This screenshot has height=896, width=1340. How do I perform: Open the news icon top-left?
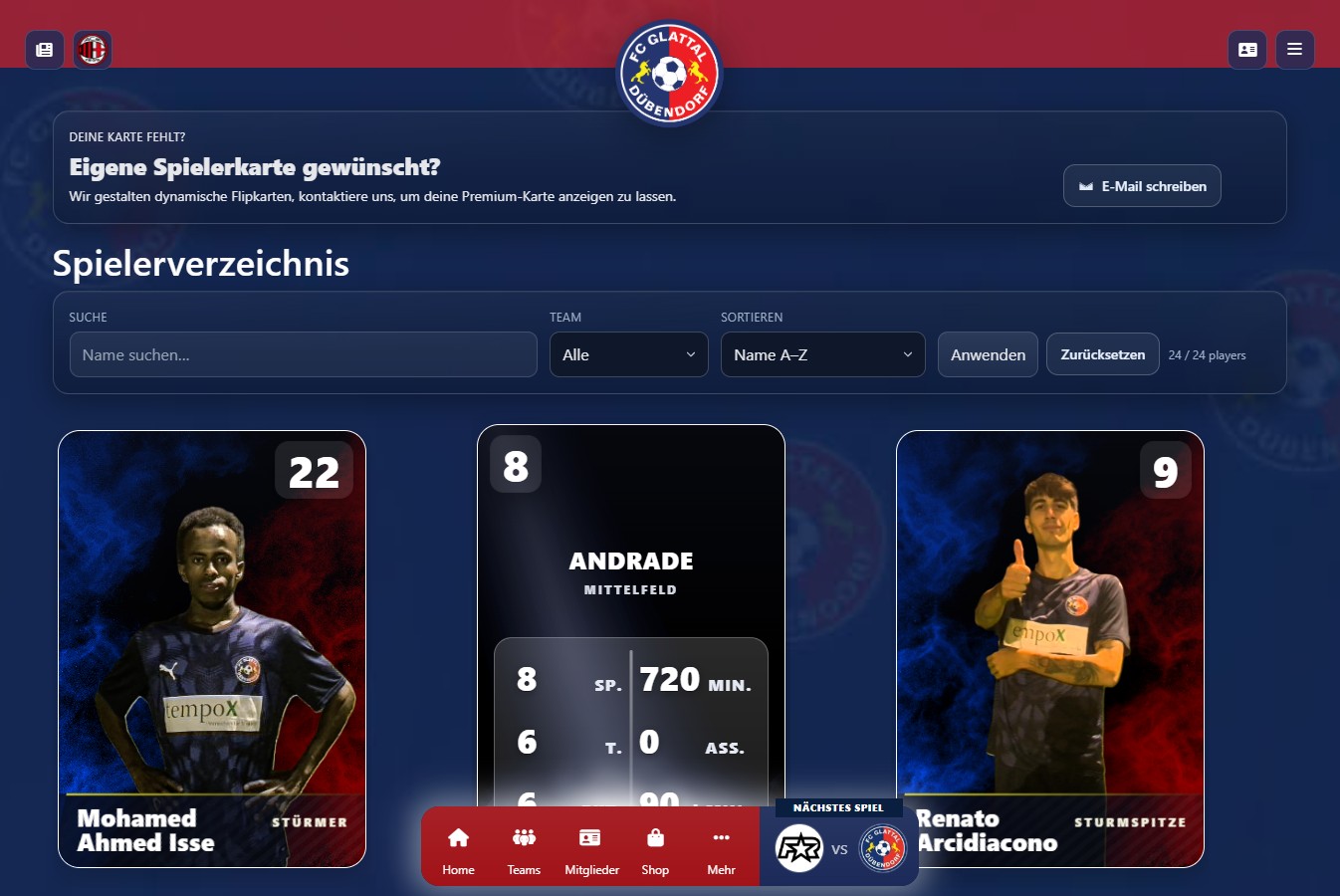tap(44, 49)
